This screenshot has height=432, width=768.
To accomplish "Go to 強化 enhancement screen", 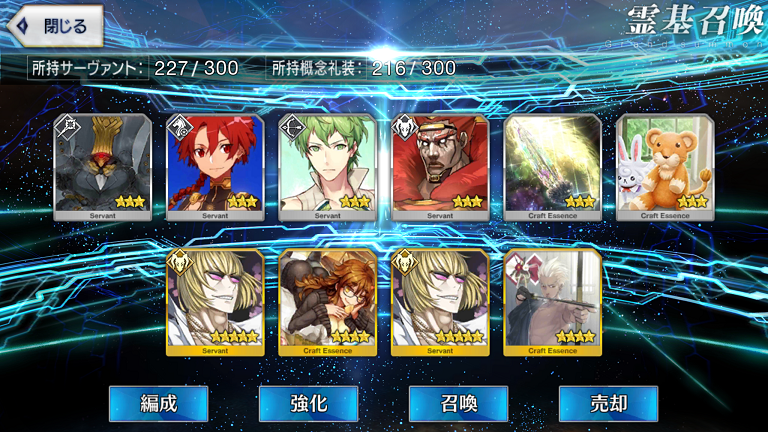I will (x=308, y=404).
